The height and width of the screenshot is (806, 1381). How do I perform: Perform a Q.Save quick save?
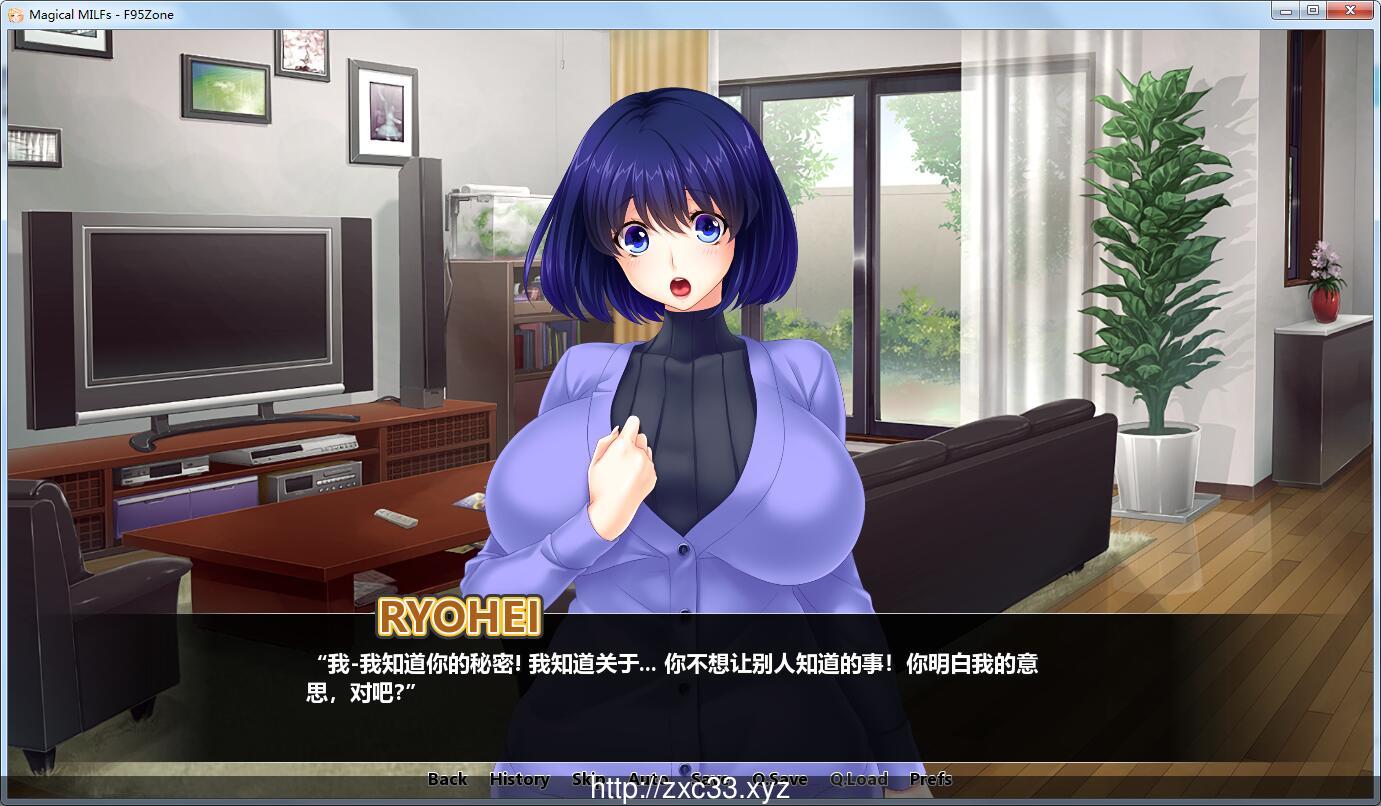tap(782, 778)
